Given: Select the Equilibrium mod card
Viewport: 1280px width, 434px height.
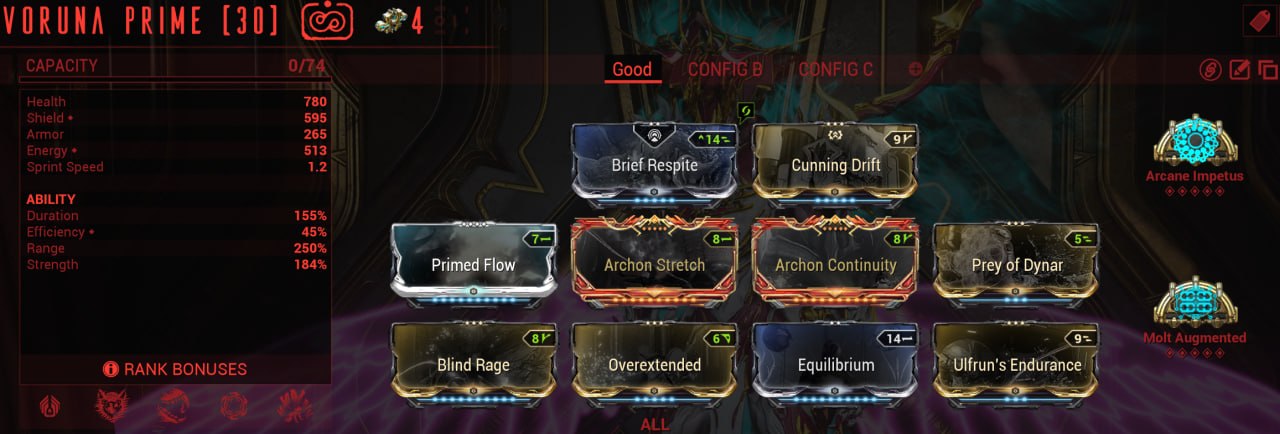Looking at the screenshot, I should (x=835, y=365).
